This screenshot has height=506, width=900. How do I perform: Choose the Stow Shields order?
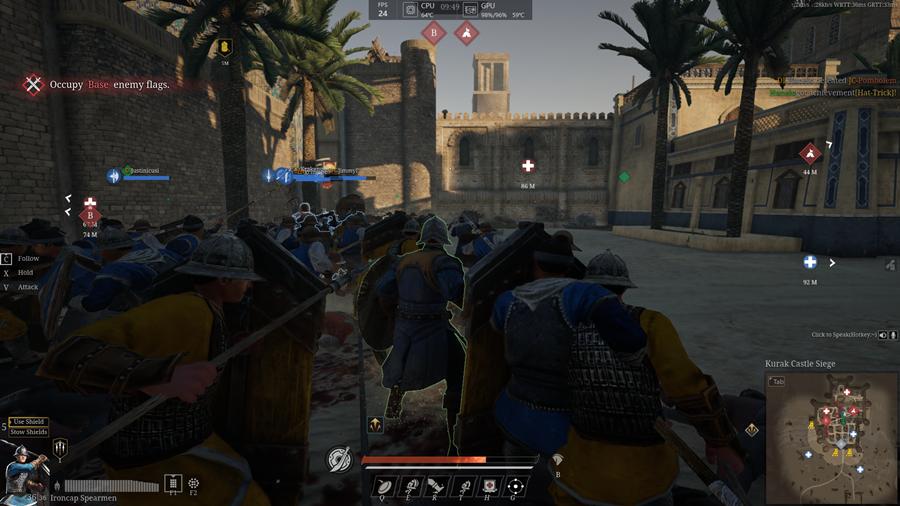coord(29,432)
